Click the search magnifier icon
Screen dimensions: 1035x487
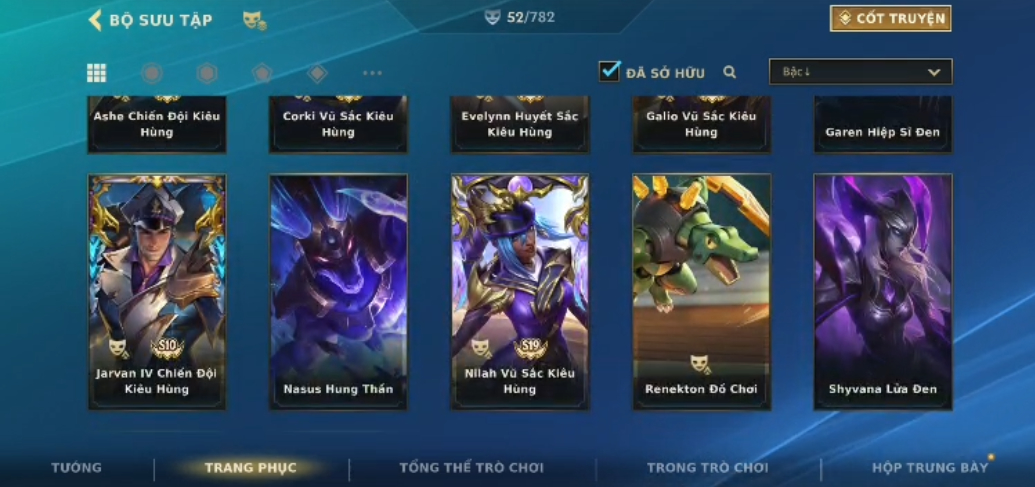[x=730, y=72]
